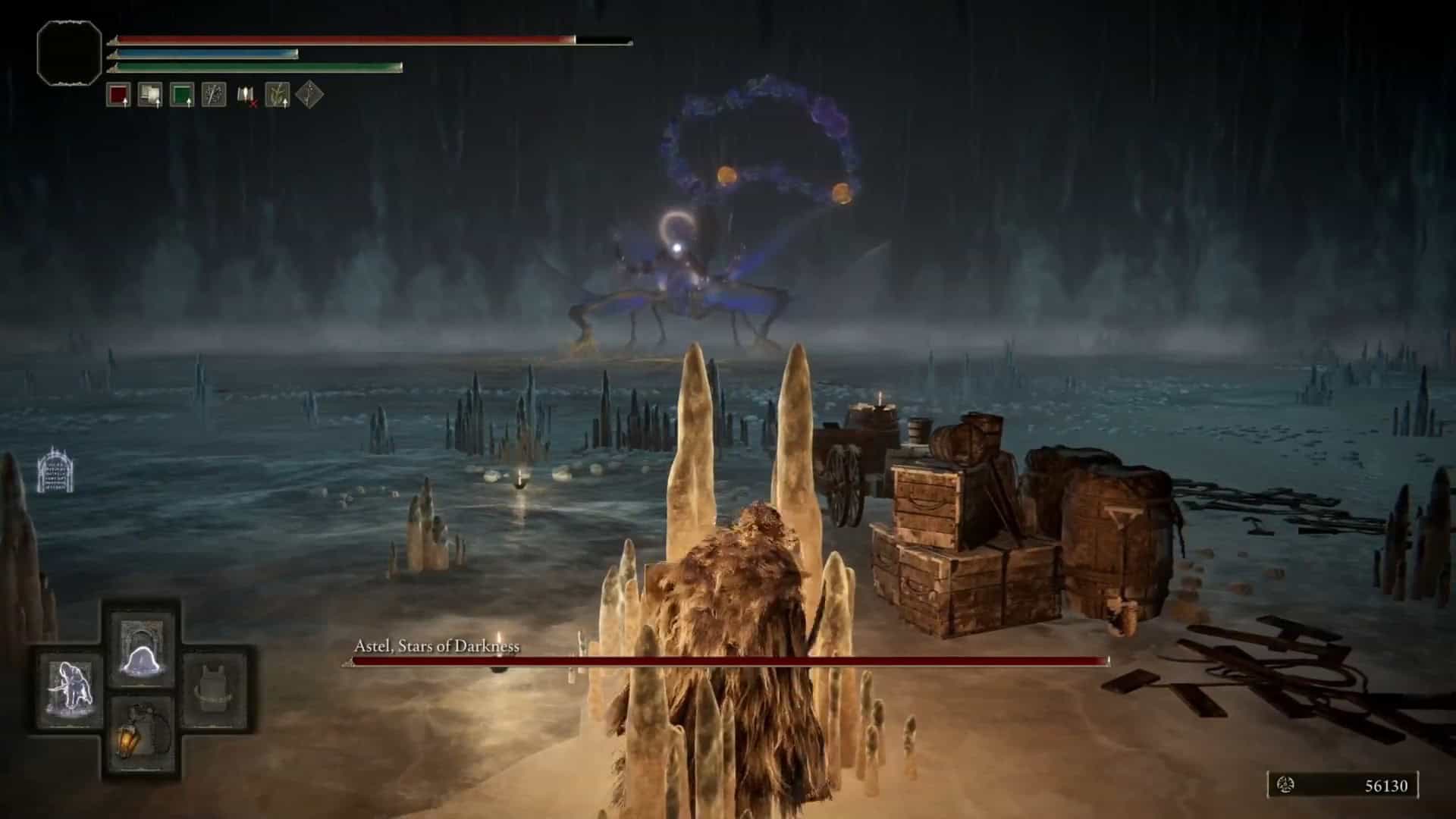The width and height of the screenshot is (1456, 819).
Task: Inspect the red square buff icon
Action: pos(118,96)
